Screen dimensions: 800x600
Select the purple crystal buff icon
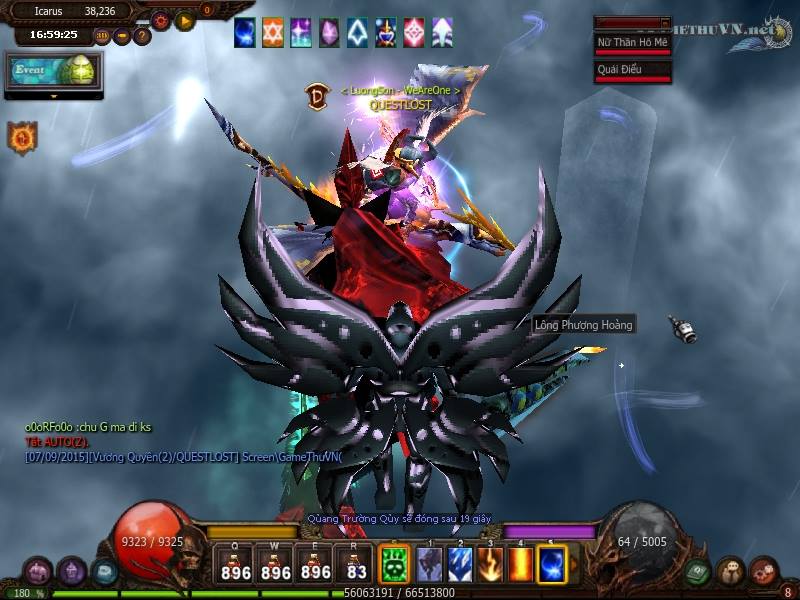click(x=329, y=33)
